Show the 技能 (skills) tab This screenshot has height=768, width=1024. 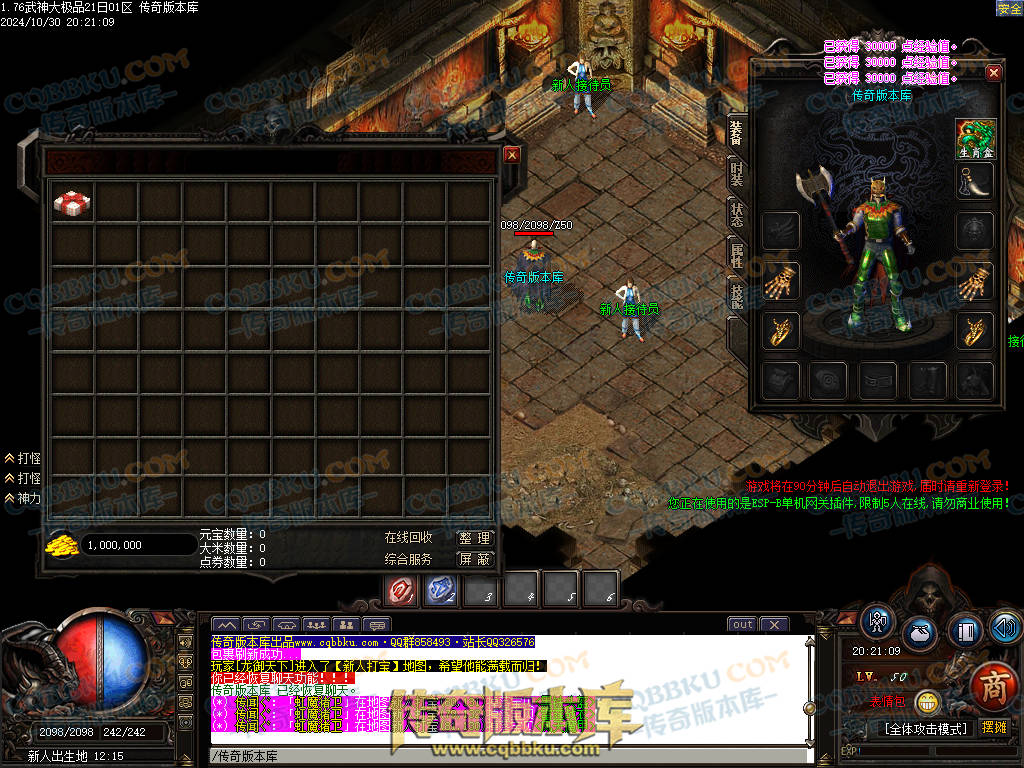point(736,294)
